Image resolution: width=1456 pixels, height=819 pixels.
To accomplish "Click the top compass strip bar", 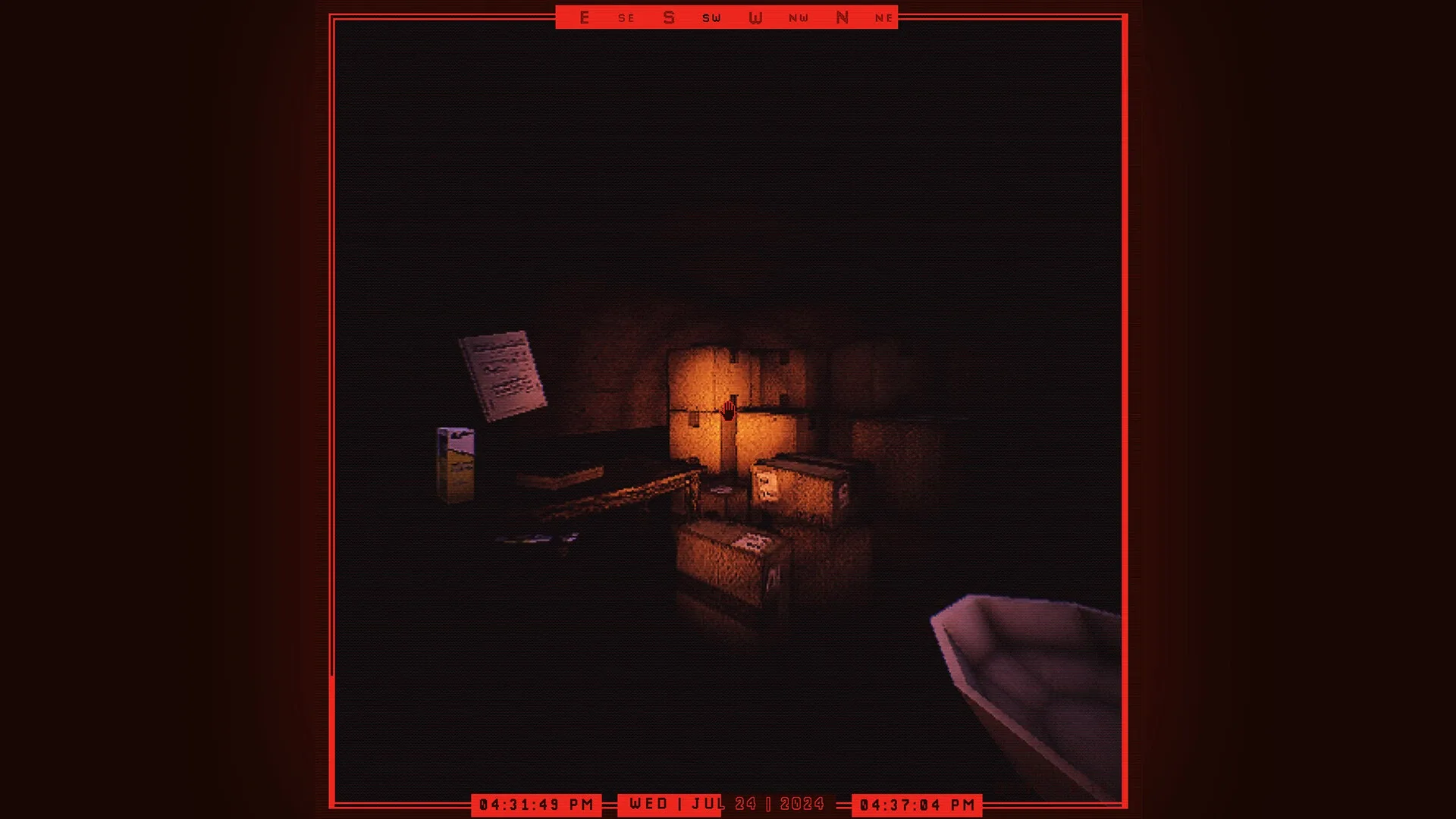I will [x=728, y=17].
